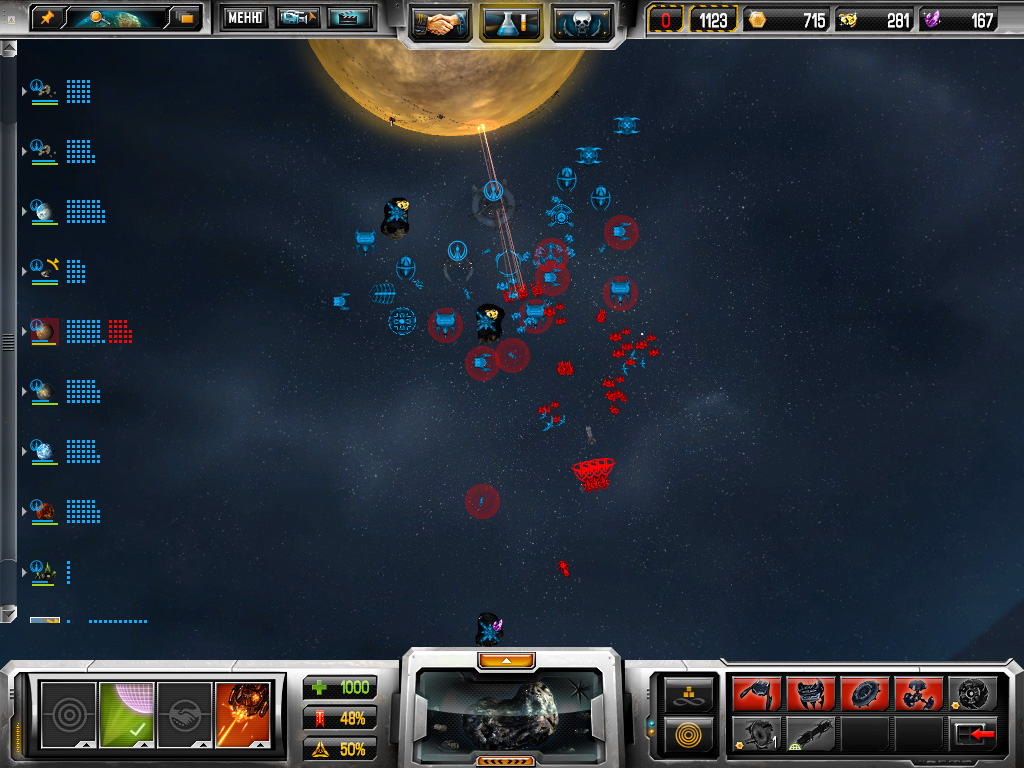
Task: Click the planet search magnifier button
Action: coord(100,18)
